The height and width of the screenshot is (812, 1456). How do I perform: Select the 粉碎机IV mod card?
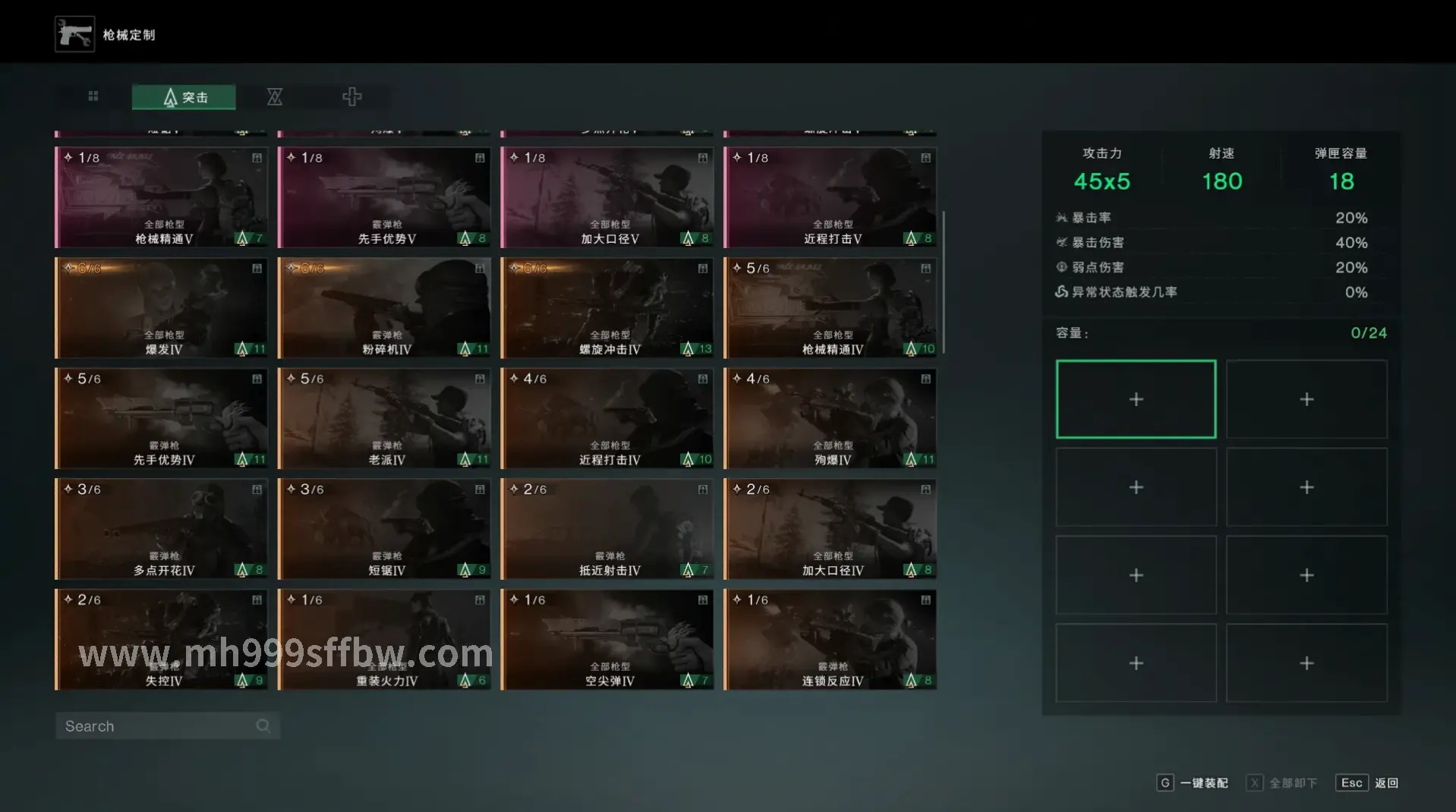point(385,308)
